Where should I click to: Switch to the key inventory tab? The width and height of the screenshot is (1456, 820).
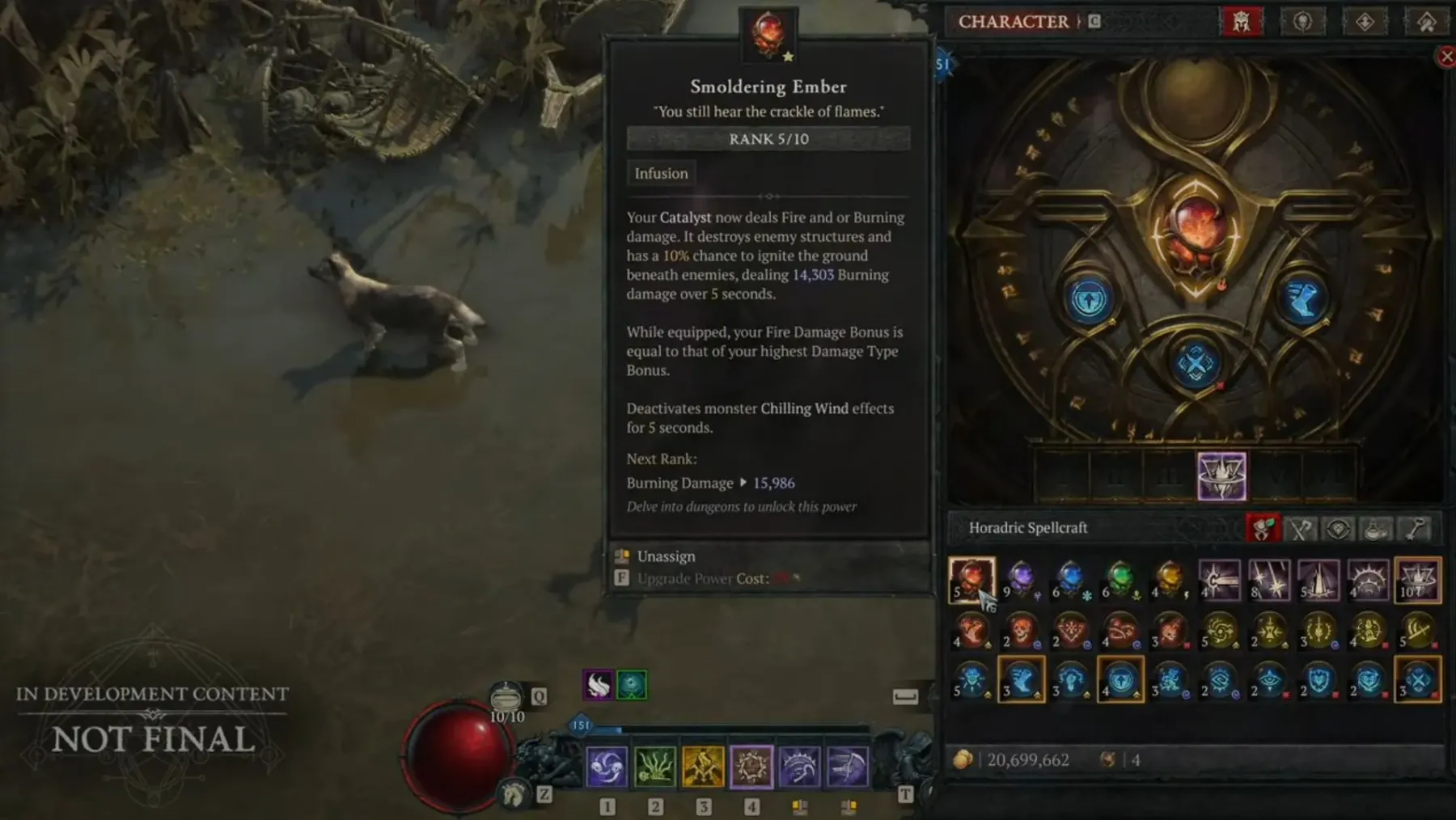pyautogui.click(x=1415, y=529)
